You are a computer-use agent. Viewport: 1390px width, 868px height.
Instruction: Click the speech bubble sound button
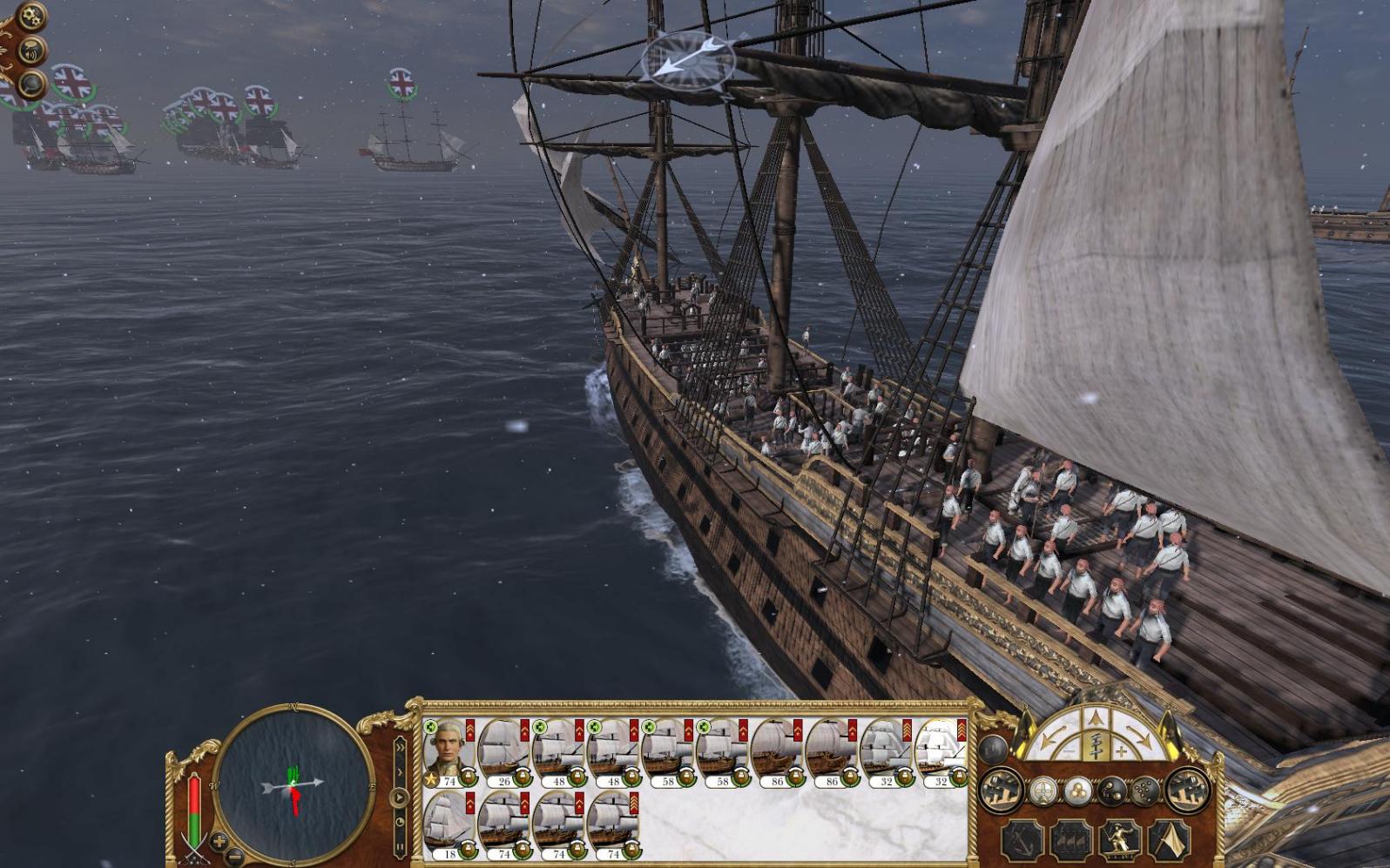click(x=32, y=50)
